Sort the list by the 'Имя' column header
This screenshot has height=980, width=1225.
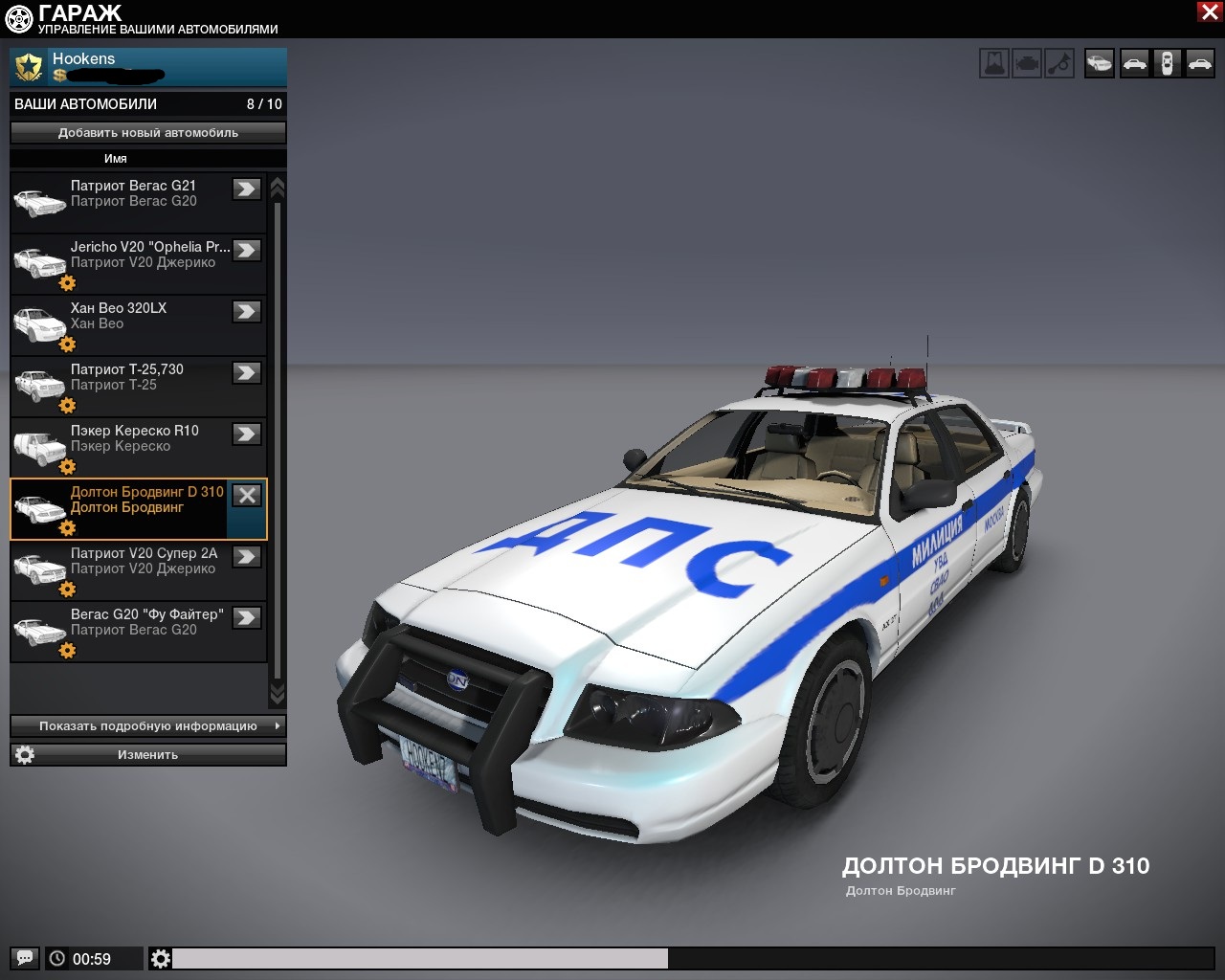tap(116, 159)
